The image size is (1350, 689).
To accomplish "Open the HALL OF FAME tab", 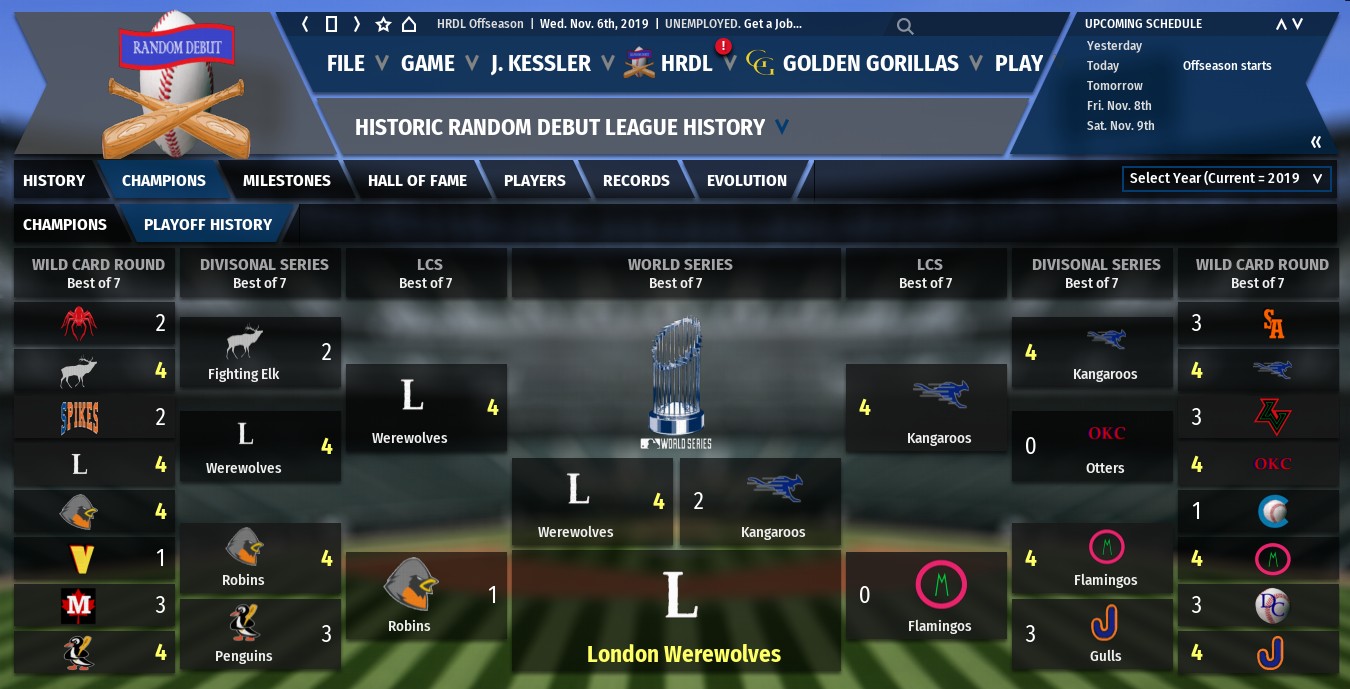I will pos(417,181).
